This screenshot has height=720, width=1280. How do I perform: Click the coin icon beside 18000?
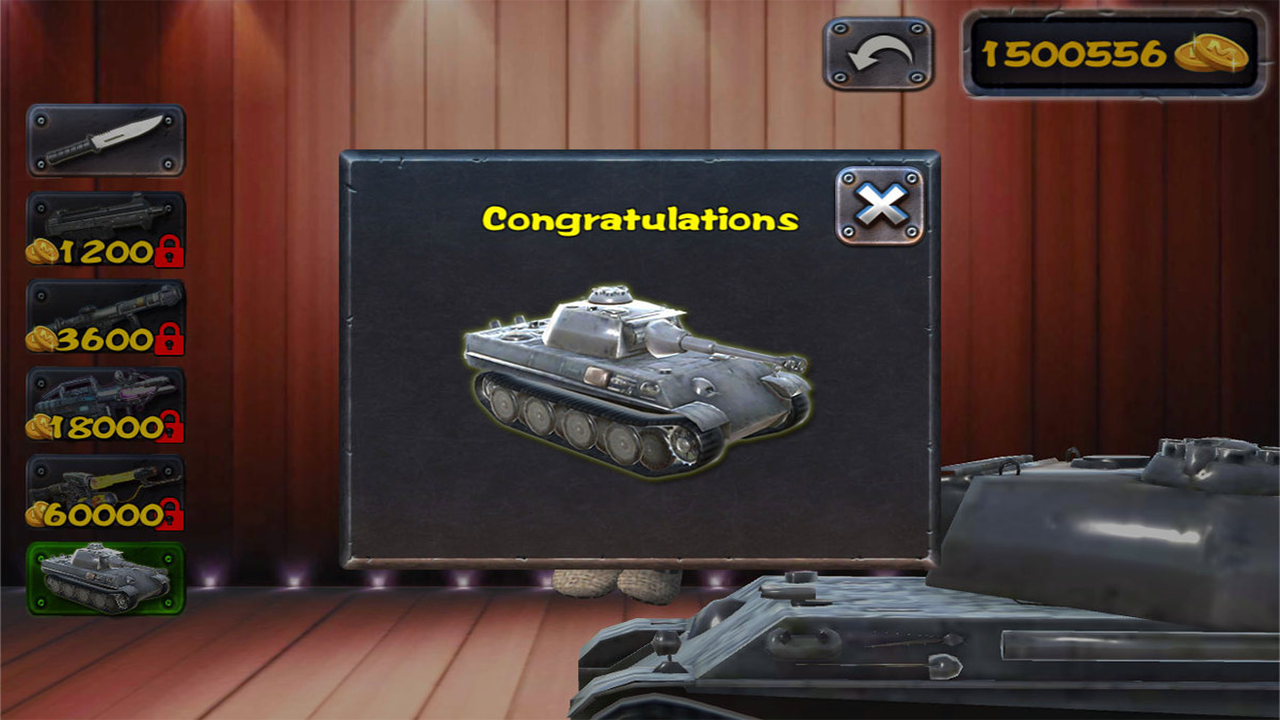point(36,429)
